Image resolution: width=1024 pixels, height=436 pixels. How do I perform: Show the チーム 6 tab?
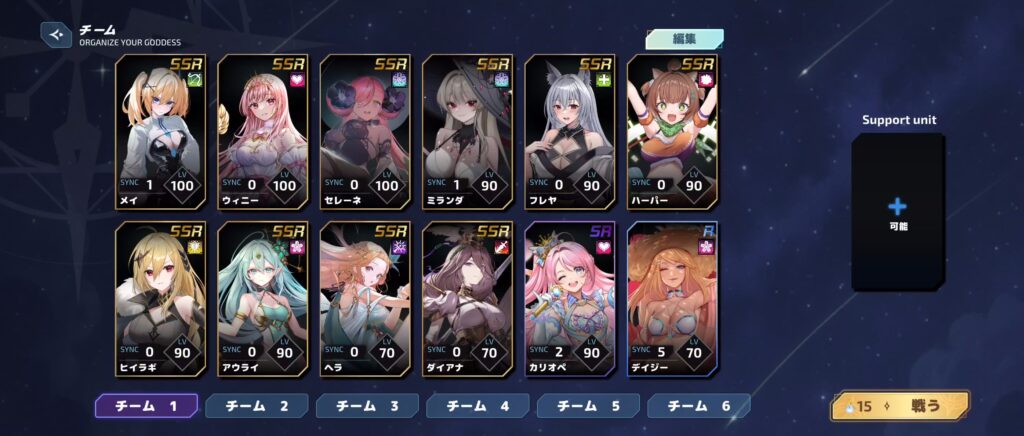[x=699, y=406]
